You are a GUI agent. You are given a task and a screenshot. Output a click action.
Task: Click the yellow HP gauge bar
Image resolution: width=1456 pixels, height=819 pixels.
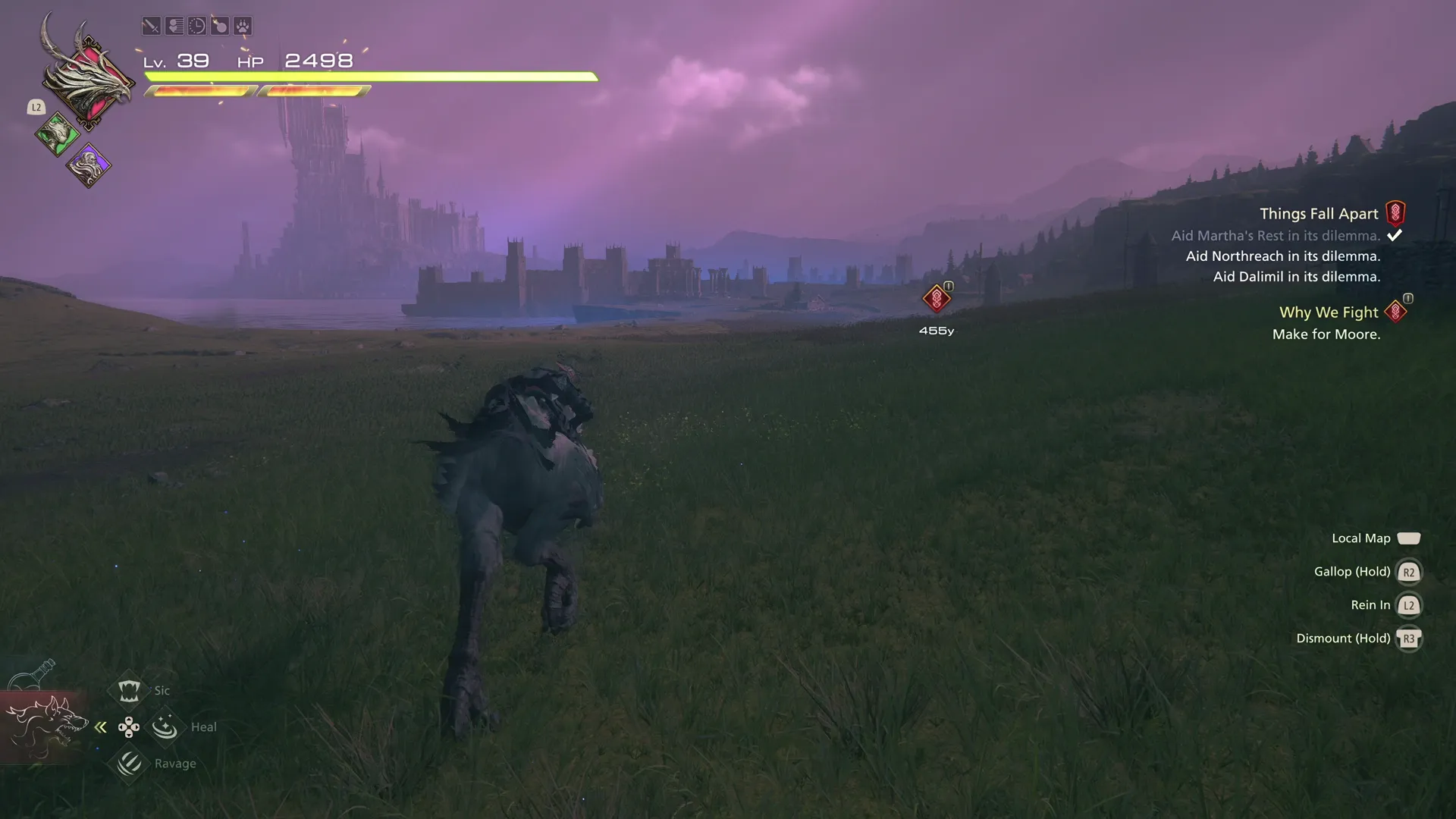(372, 77)
